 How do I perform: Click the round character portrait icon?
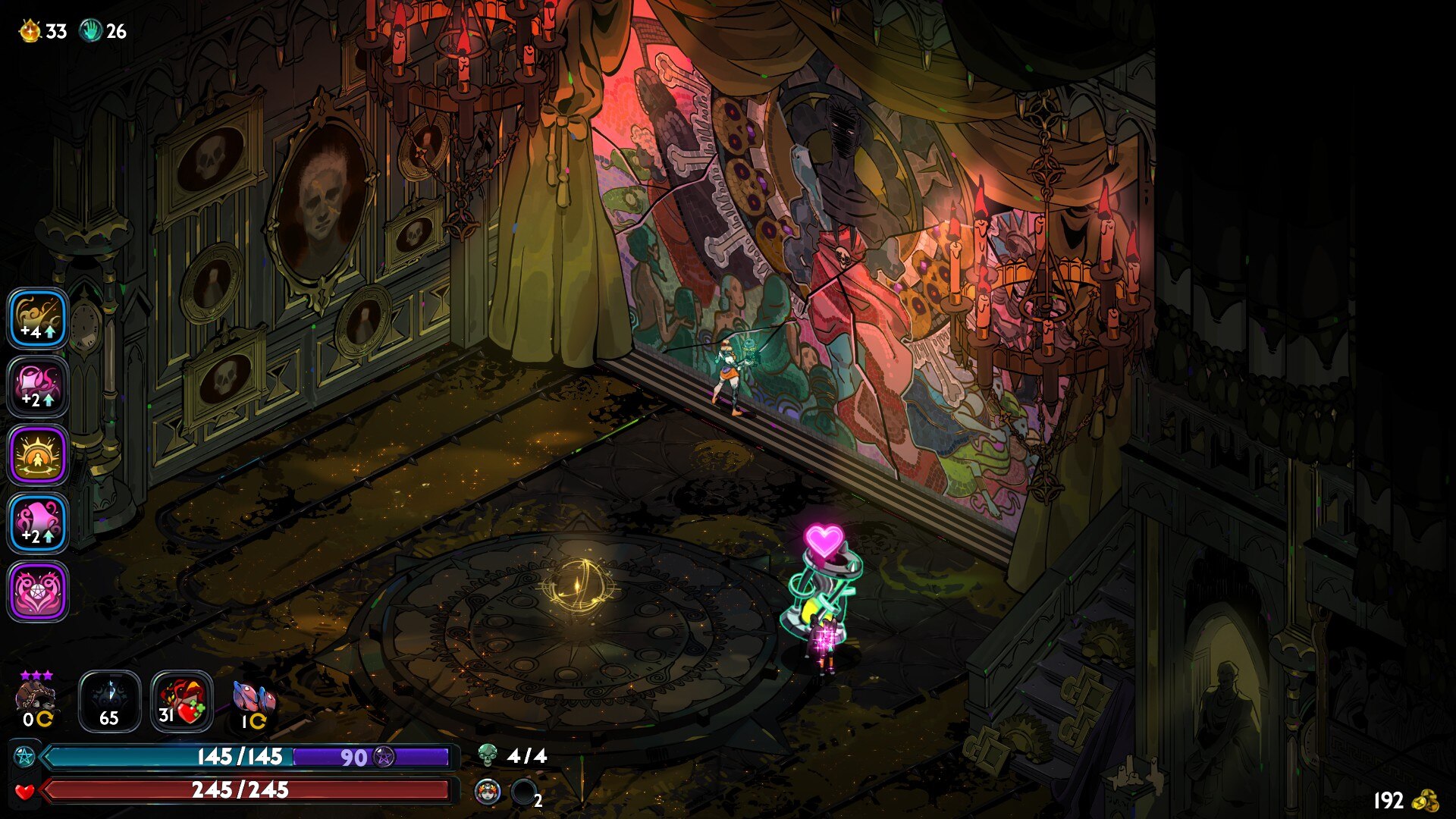tap(488, 792)
